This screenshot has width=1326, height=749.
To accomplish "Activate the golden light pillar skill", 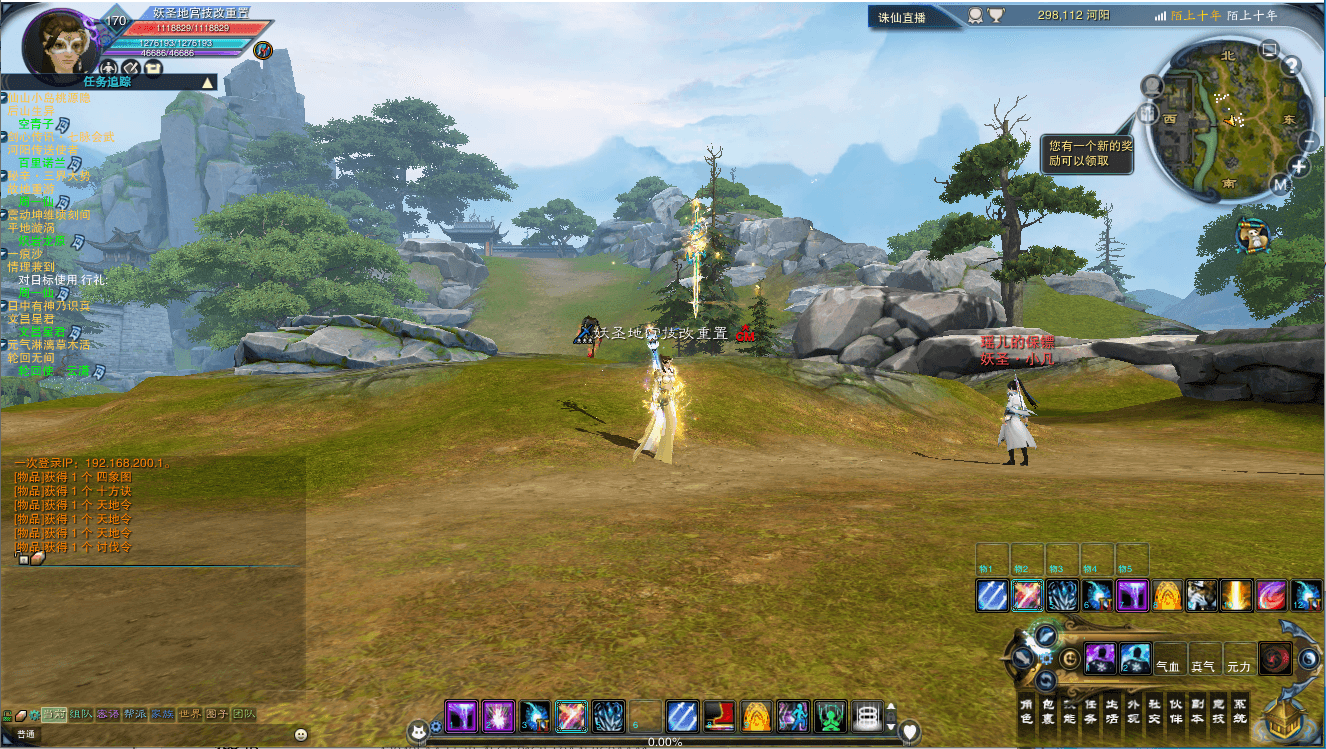I will [x=1236, y=596].
